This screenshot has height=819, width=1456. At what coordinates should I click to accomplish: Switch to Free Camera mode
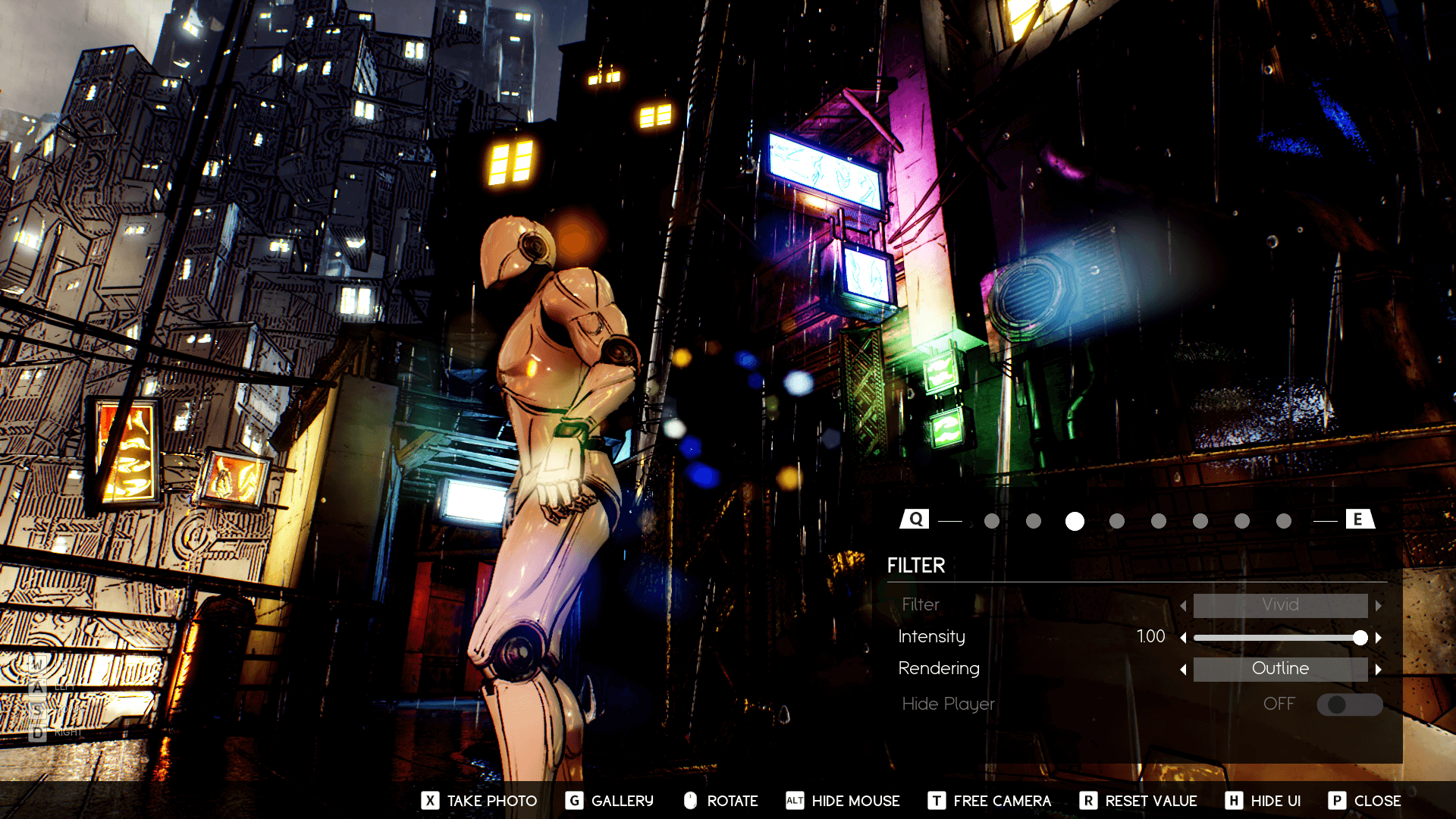pyautogui.click(x=989, y=801)
